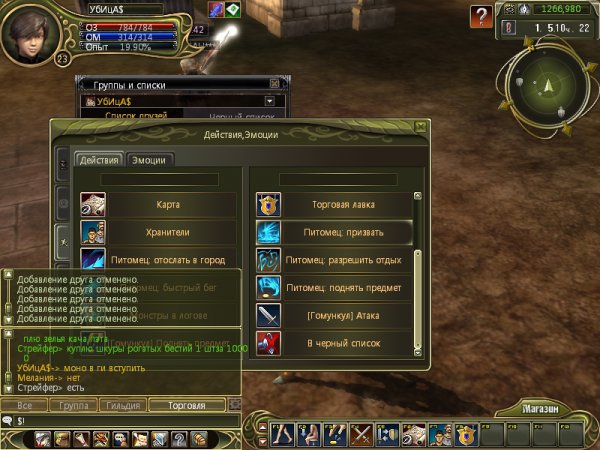
Task: Click the character portrait
Action: coord(29,33)
